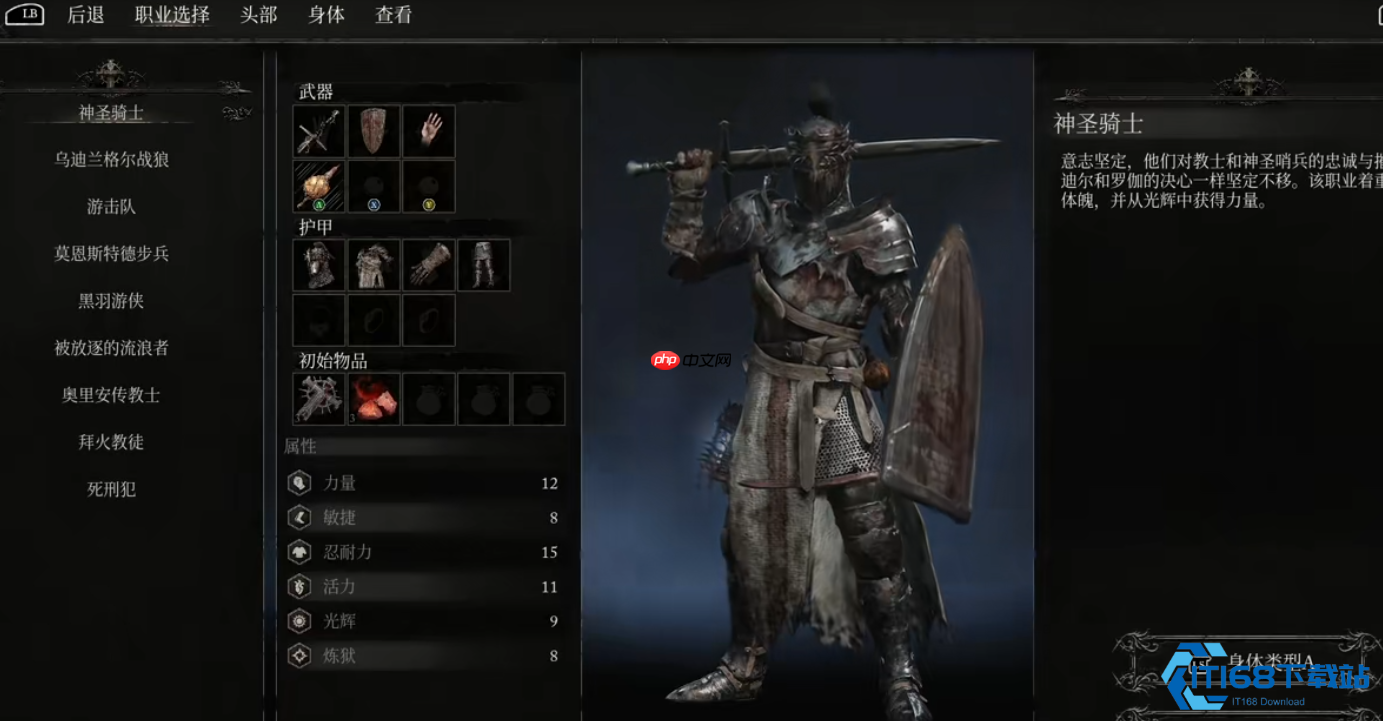Select the gauntlets armor slot
Image resolution: width=1383 pixels, height=721 pixels.
point(429,265)
